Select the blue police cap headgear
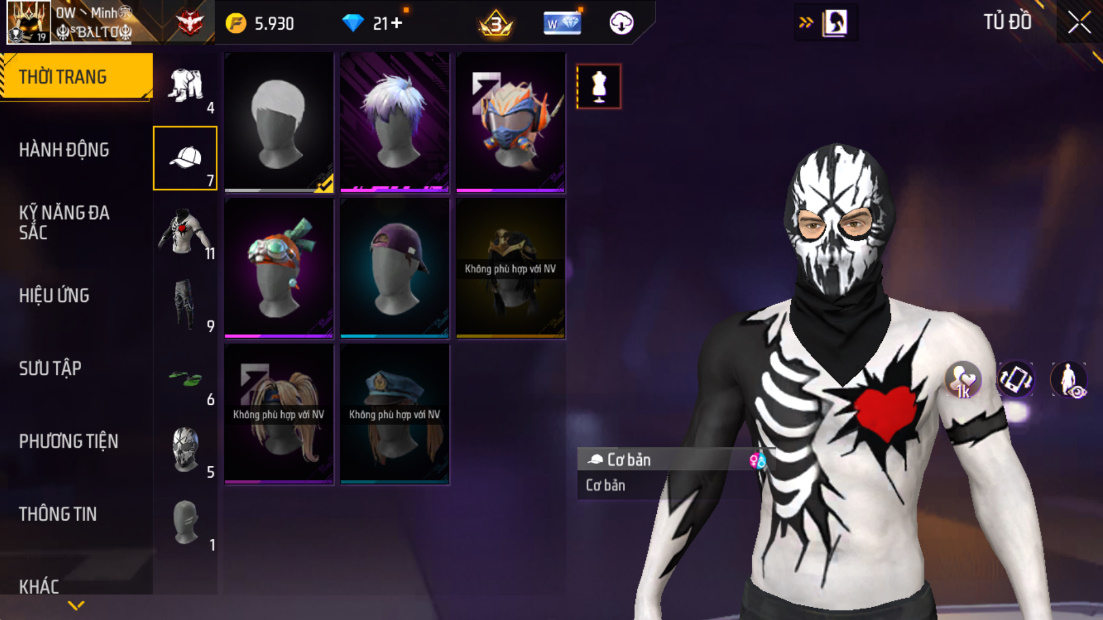This screenshot has width=1103, height=620. pyautogui.click(x=395, y=413)
